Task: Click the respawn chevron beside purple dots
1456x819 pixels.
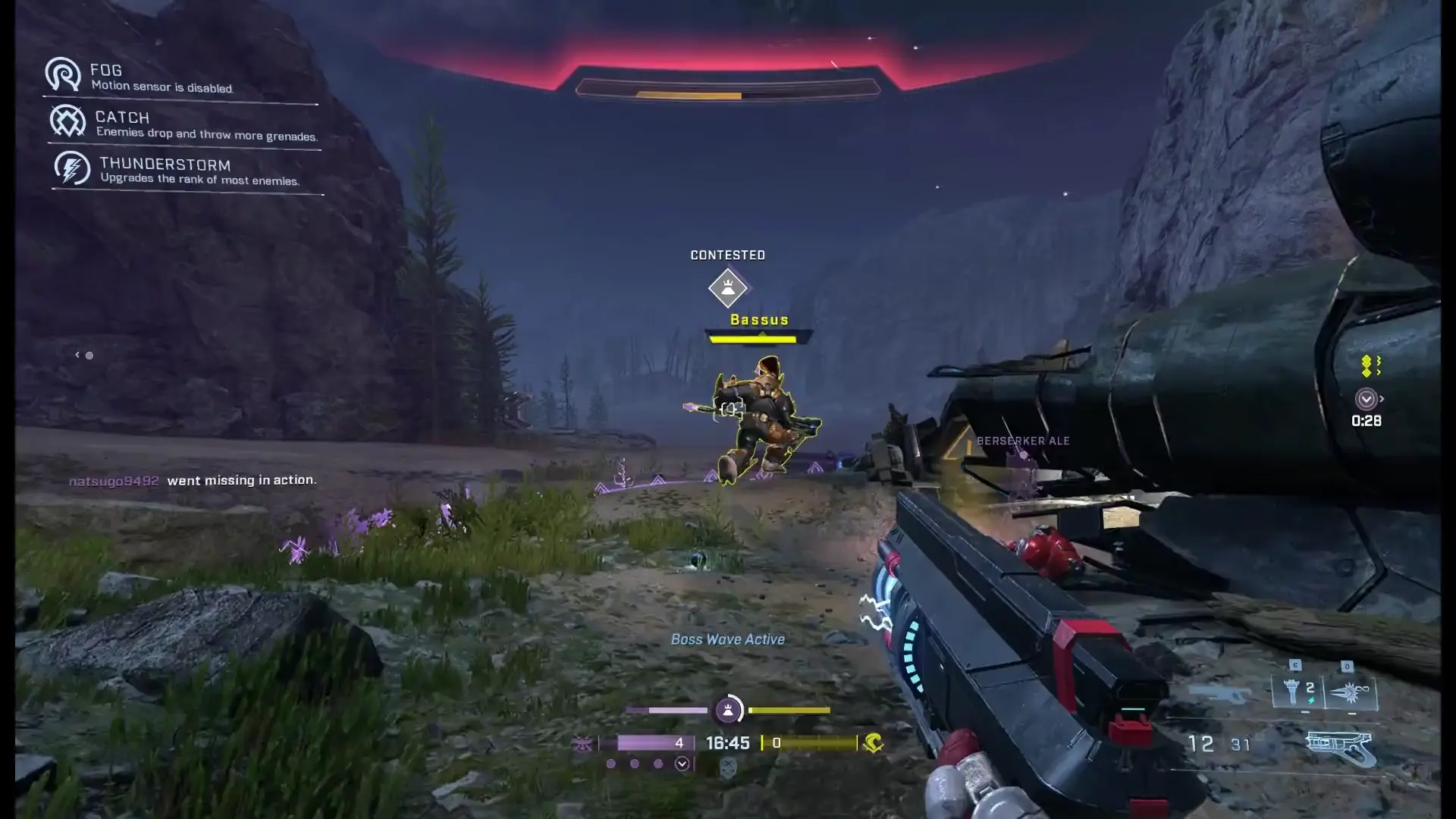Action: tap(682, 764)
